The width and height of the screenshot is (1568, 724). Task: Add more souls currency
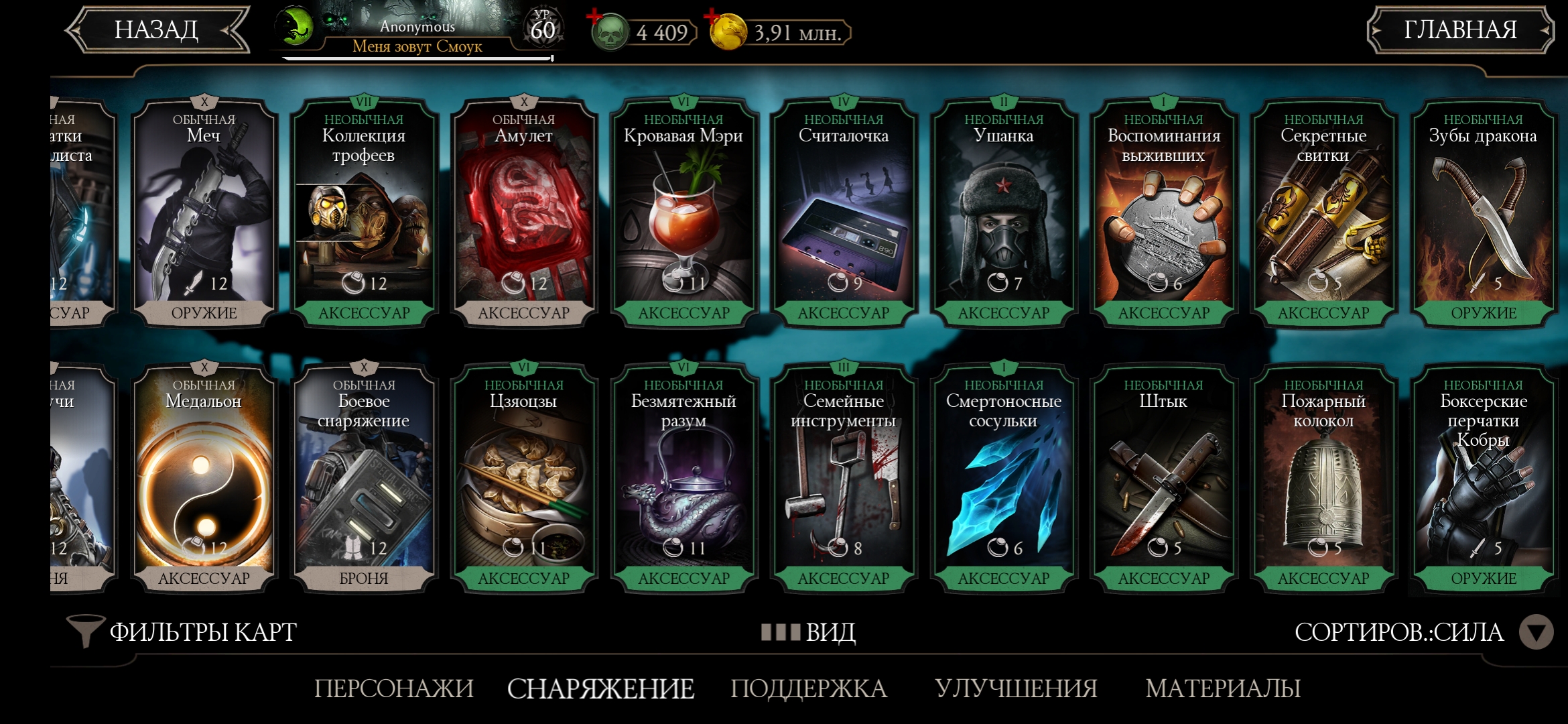click(596, 18)
